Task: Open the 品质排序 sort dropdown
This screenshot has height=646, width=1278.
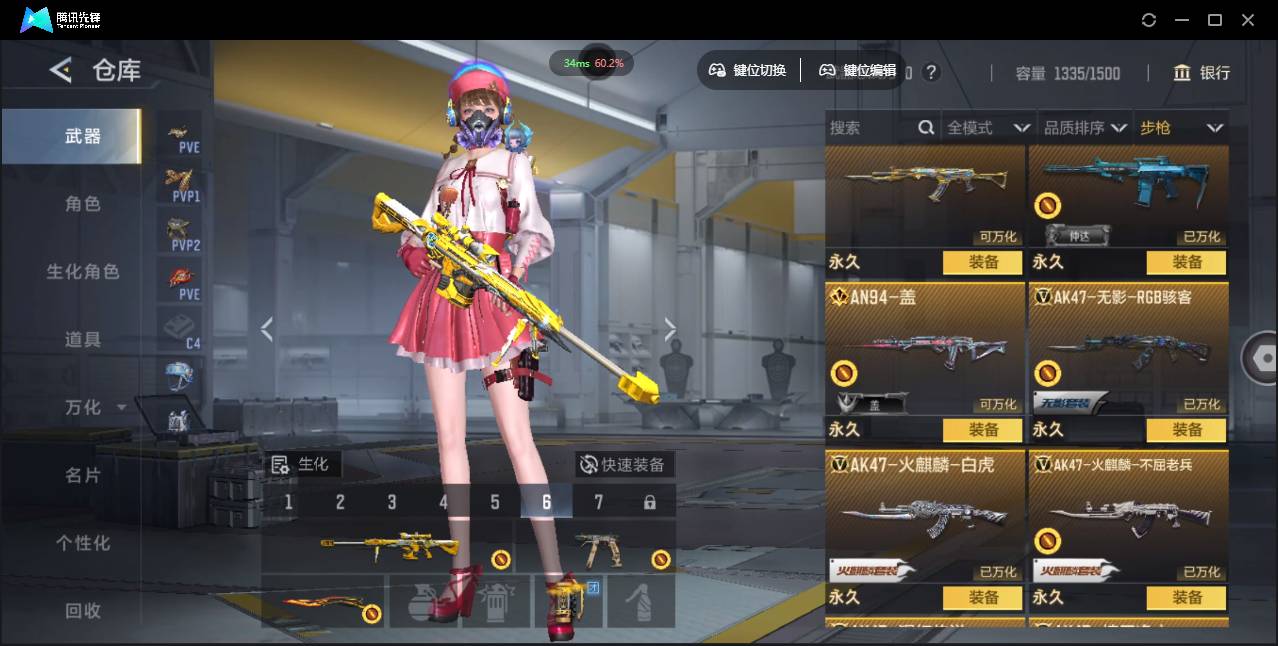Action: pyautogui.click(x=1085, y=128)
